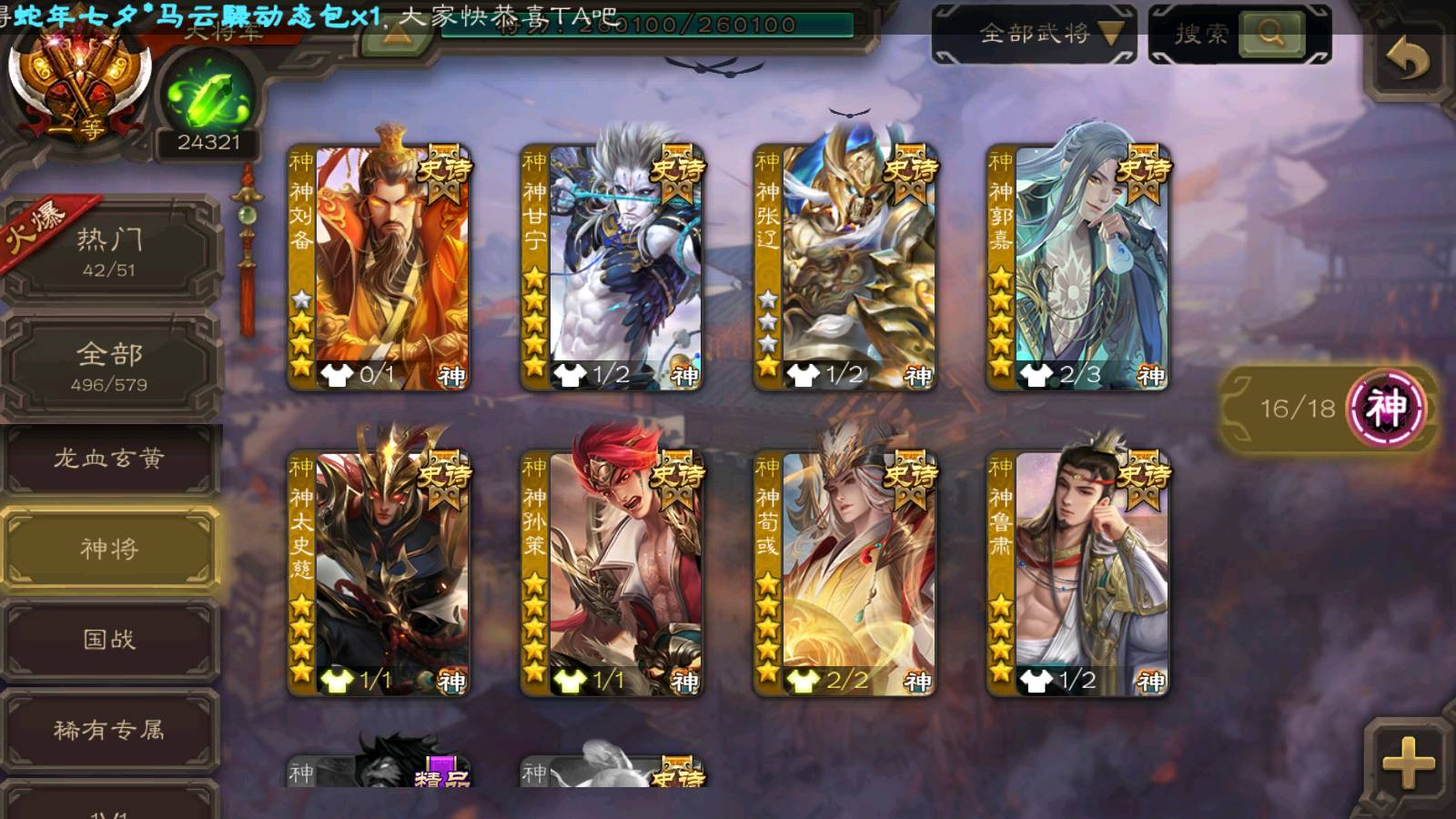
Task: Go back with the return arrow
Action: point(1407,60)
